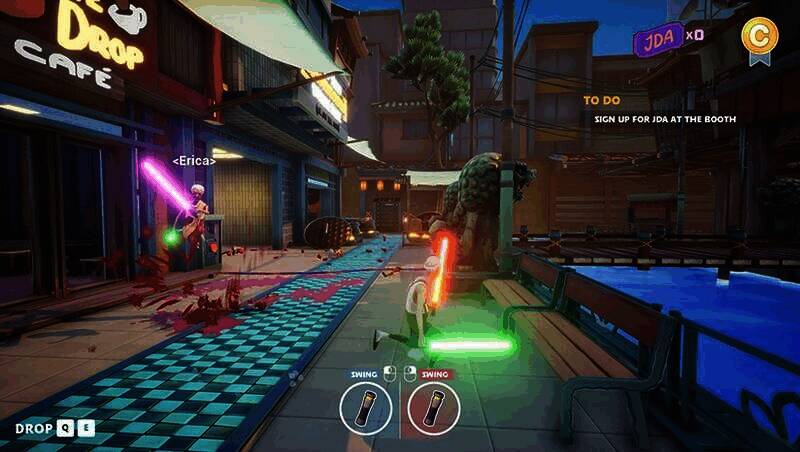Select the left Swing lightsaber hilt slot
The image size is (800, 452).
coord(365,408)
